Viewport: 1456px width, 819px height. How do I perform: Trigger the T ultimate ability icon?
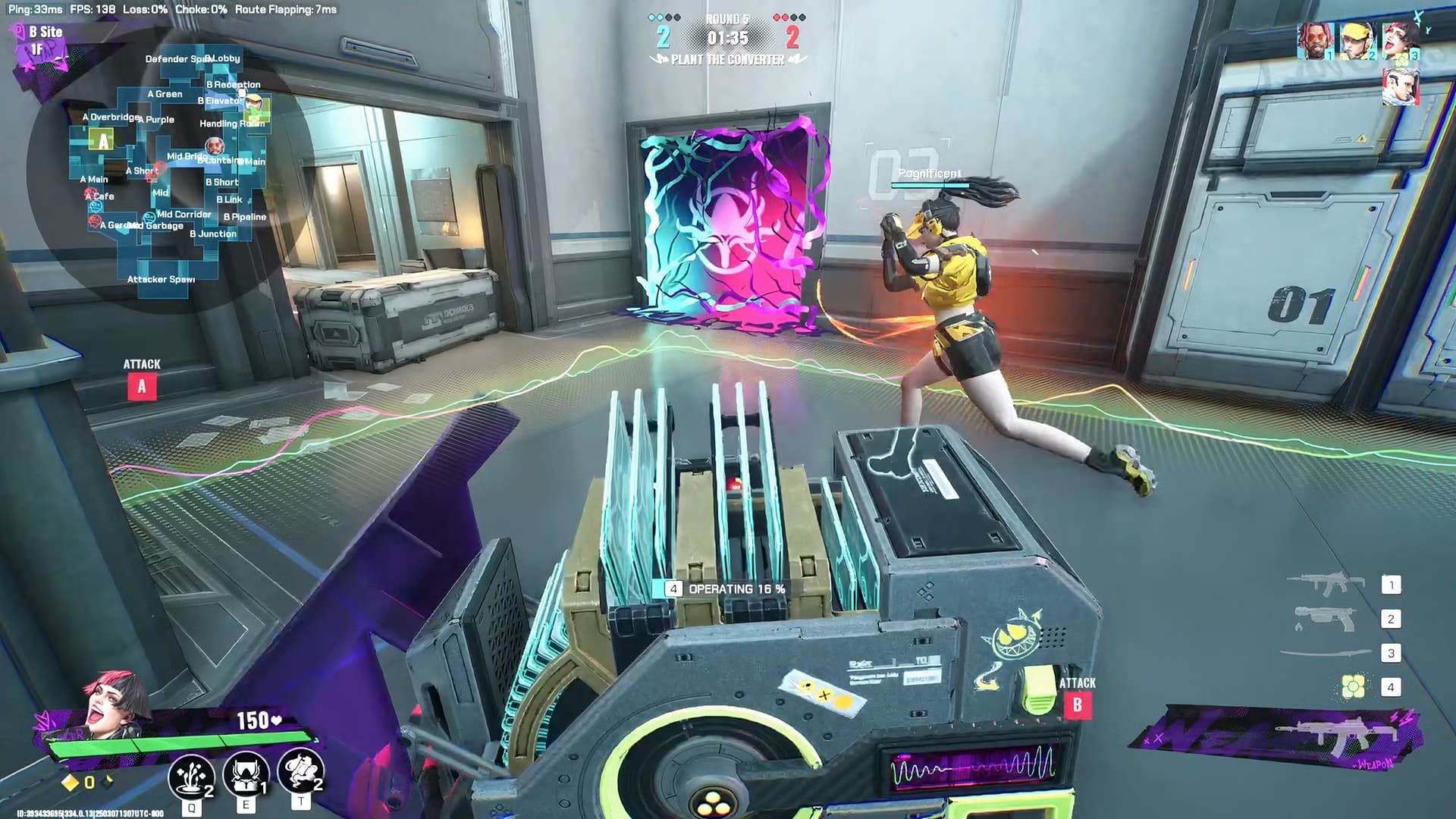pos(301,773)
